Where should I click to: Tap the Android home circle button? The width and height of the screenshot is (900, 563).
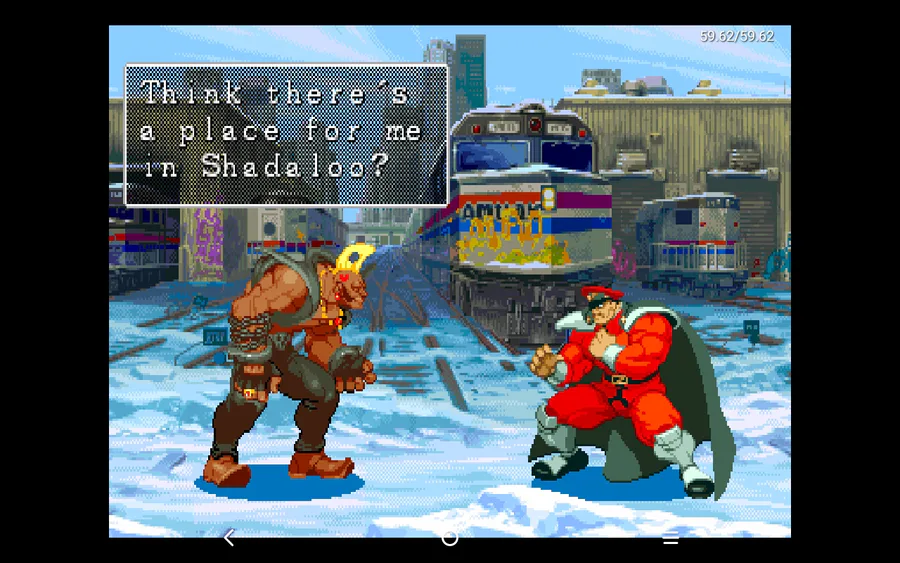coord(450,539)
